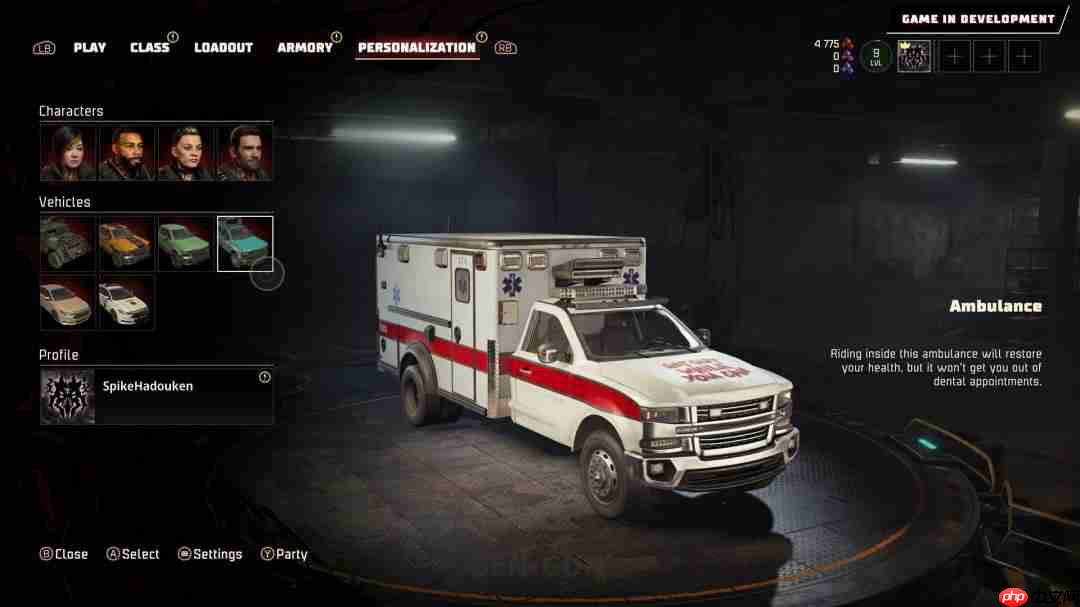Click the party leader avatar with crown
Image resolution: width=1080 pixels, height=607 pixels.
(914, 56)
